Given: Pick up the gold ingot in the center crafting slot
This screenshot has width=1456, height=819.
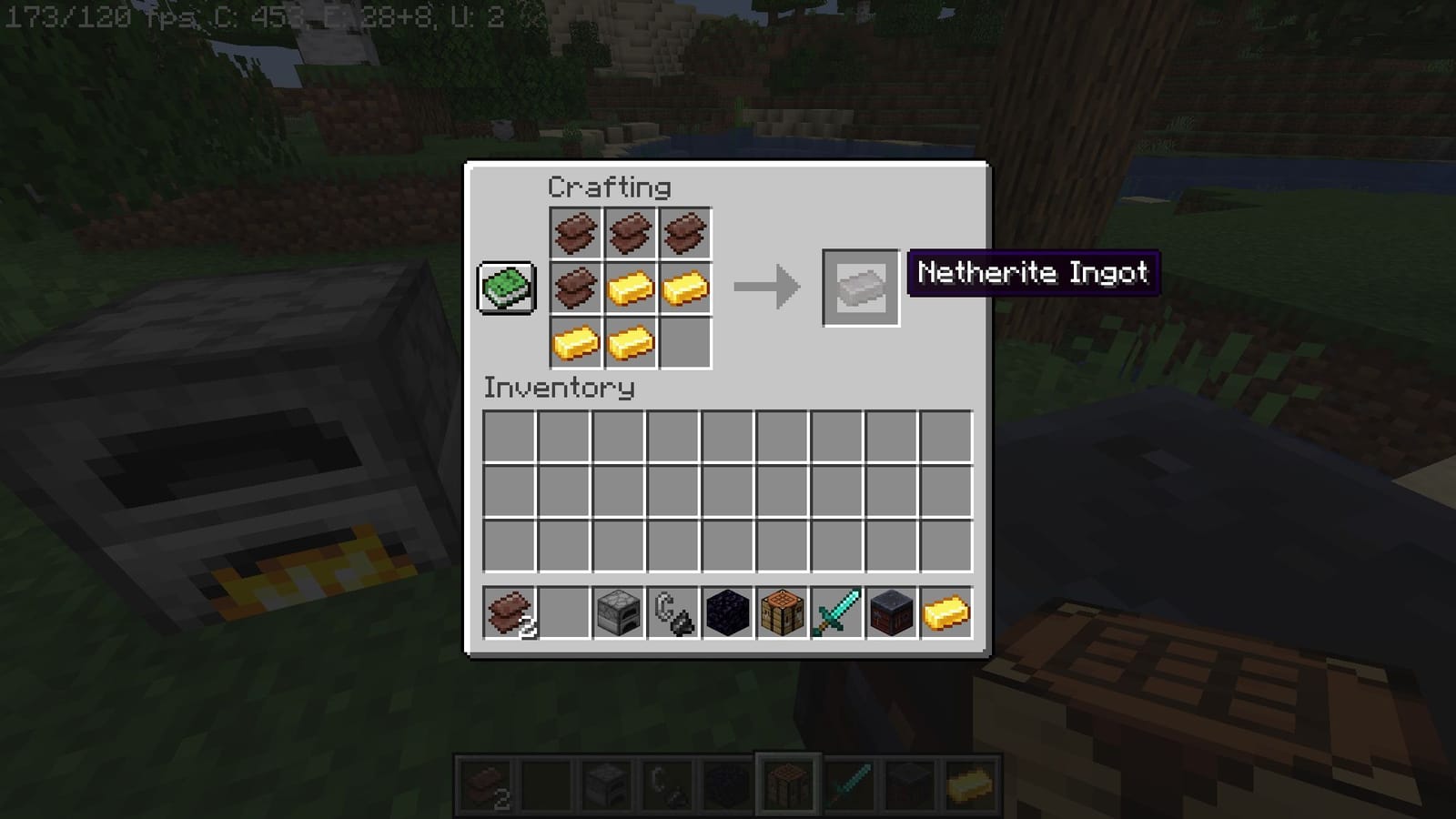Looking at the screenshot, I should [630, 288].
